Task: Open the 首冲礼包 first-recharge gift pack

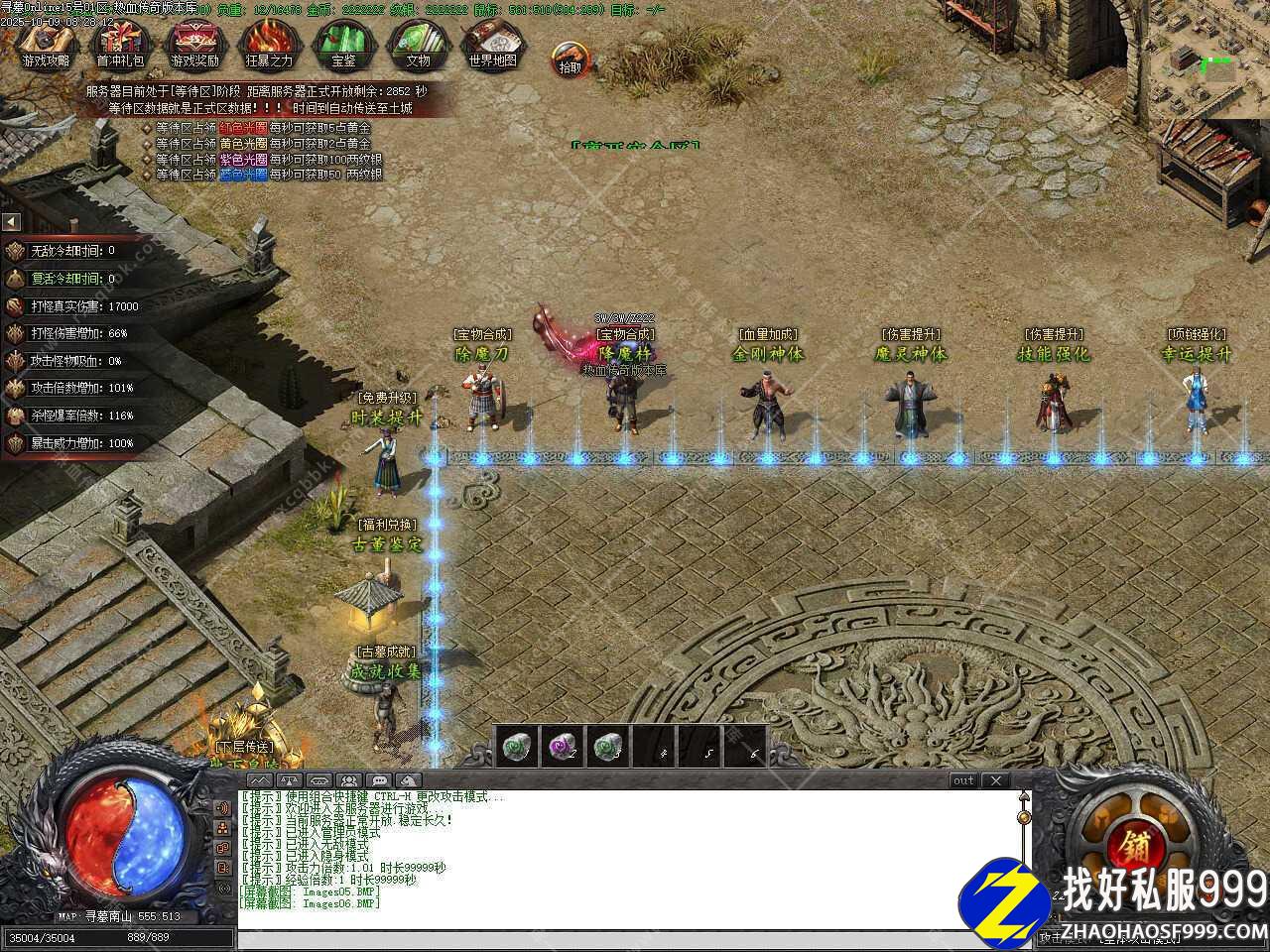Action: (120, 43)
